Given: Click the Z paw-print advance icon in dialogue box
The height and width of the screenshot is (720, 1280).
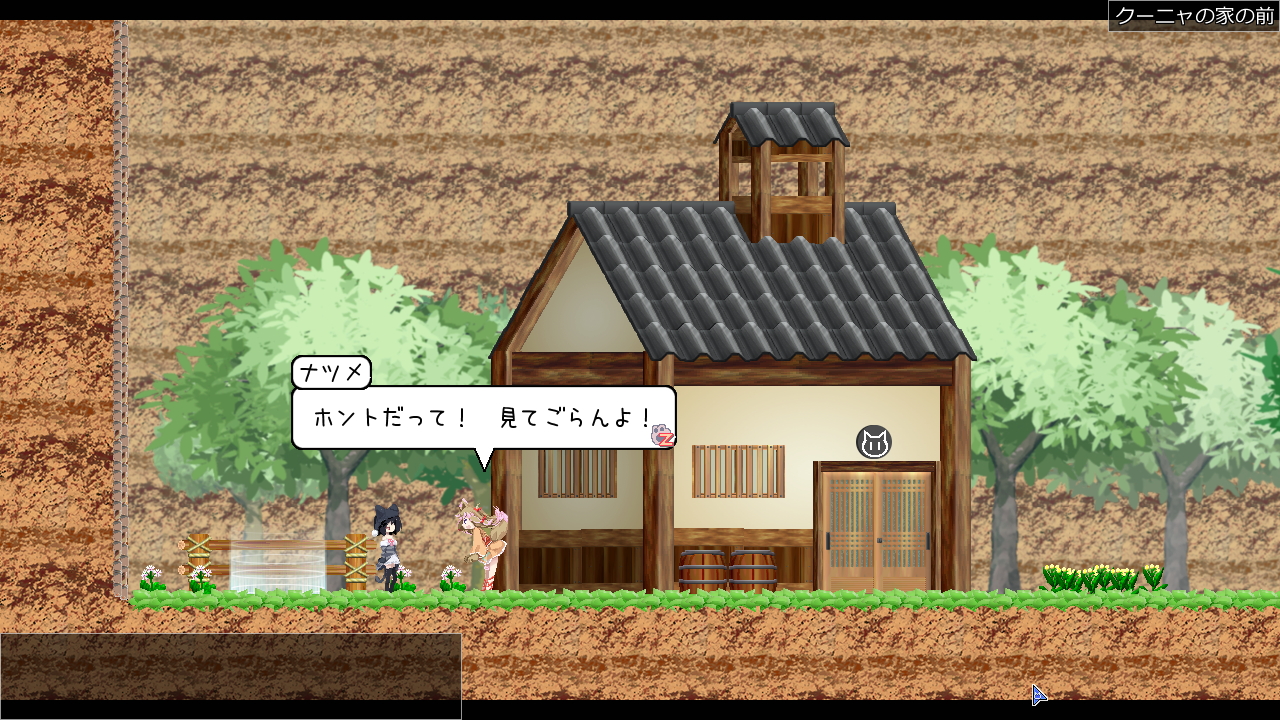Looking at the screenshot, I should (663, 436).
